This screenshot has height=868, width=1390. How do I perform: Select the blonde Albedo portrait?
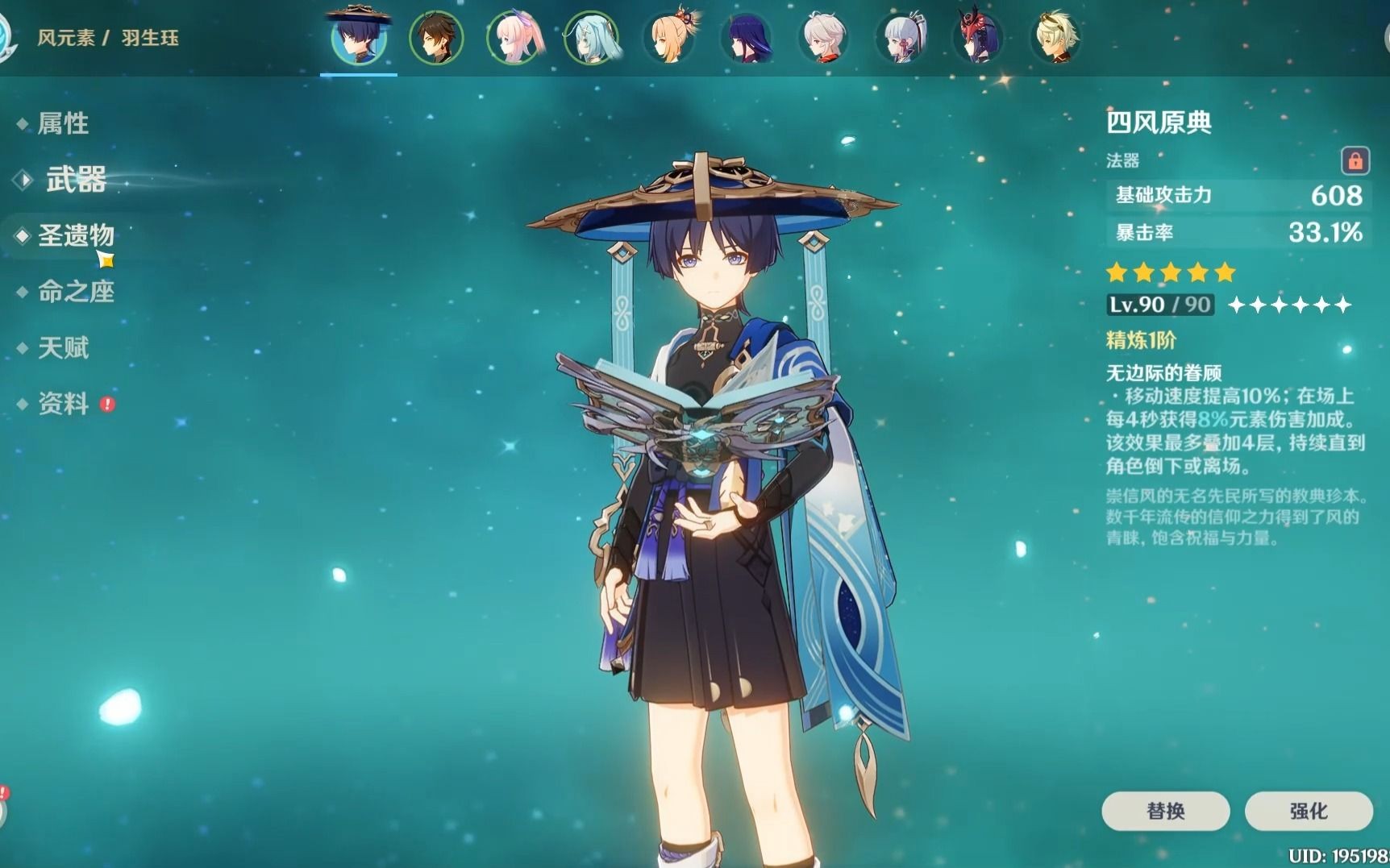point(1055,37)
